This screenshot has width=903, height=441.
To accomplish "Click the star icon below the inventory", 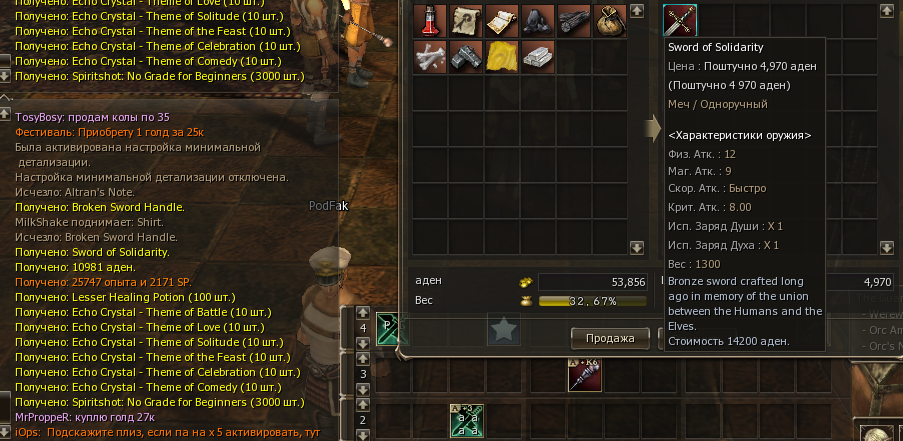I will click(x=504, y=329).
